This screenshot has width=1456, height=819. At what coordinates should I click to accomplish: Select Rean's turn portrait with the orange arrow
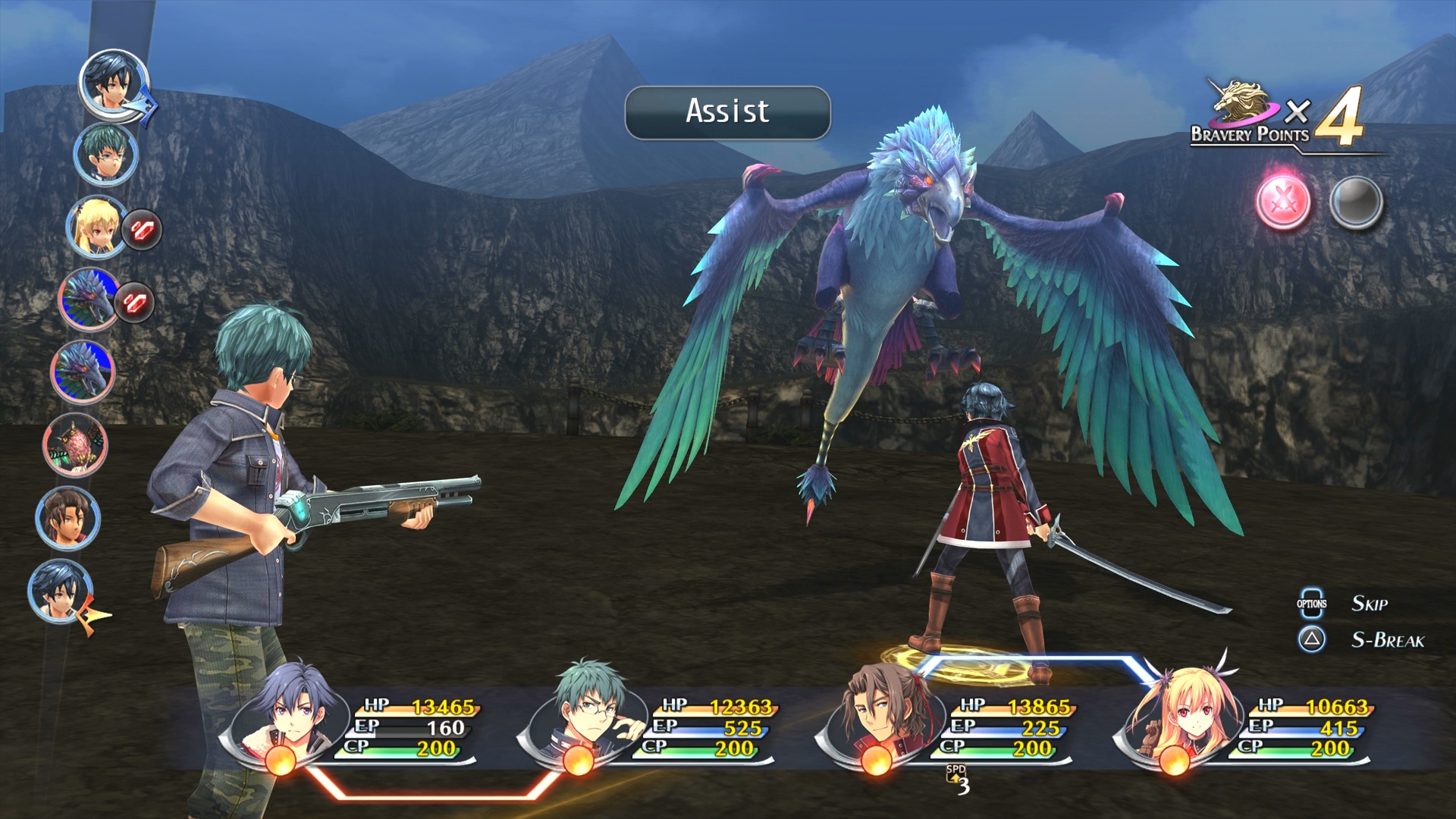click(61, 591)
